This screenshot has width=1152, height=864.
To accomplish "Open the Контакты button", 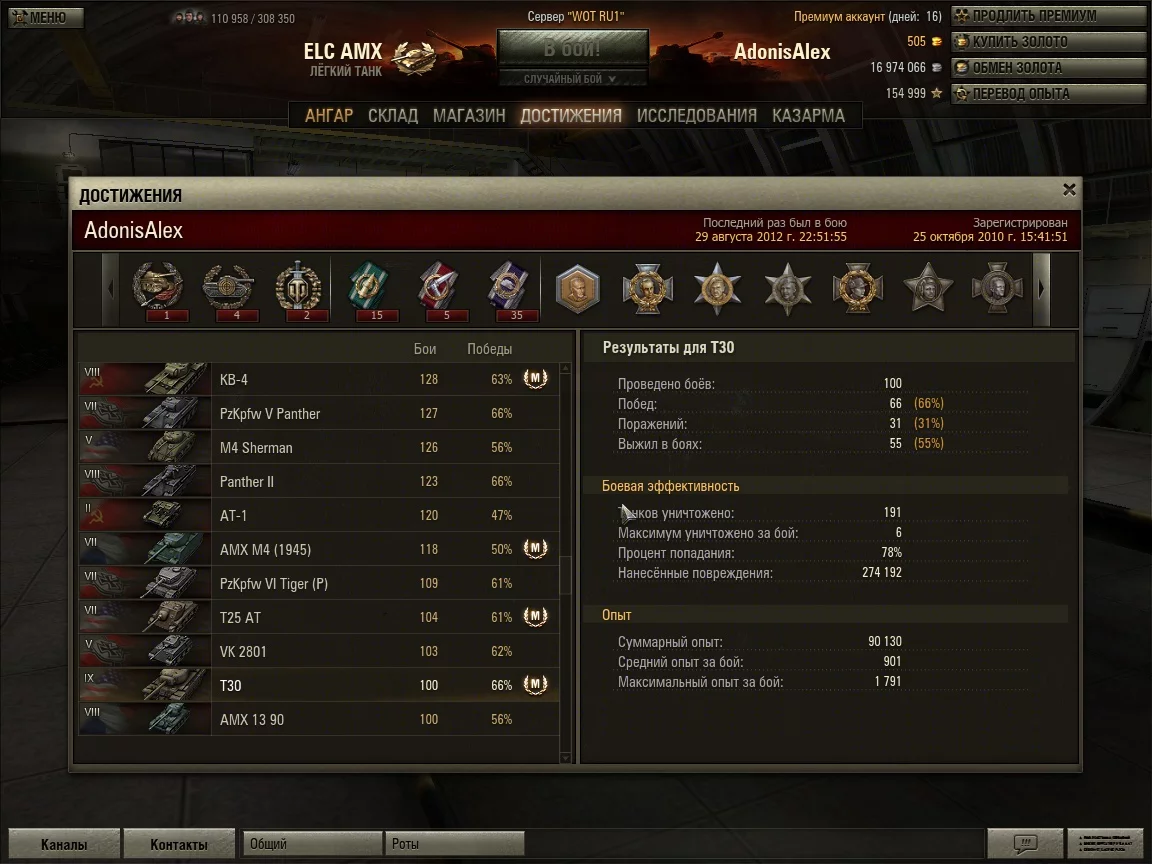I will pyautogui.click(x=179, y=844).
